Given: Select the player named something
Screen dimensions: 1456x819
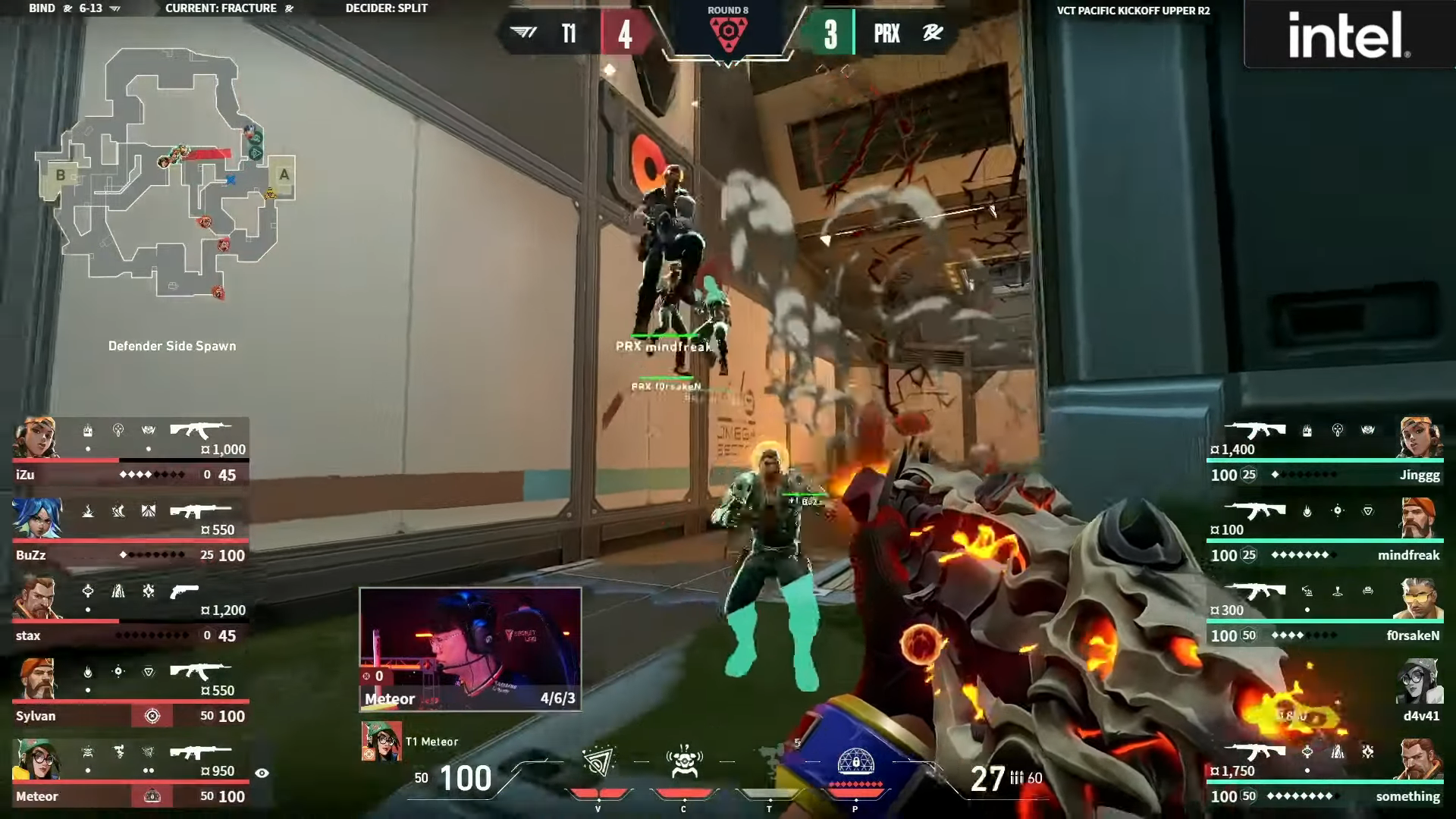Looking at the screenshot, I should point(1326,773).
